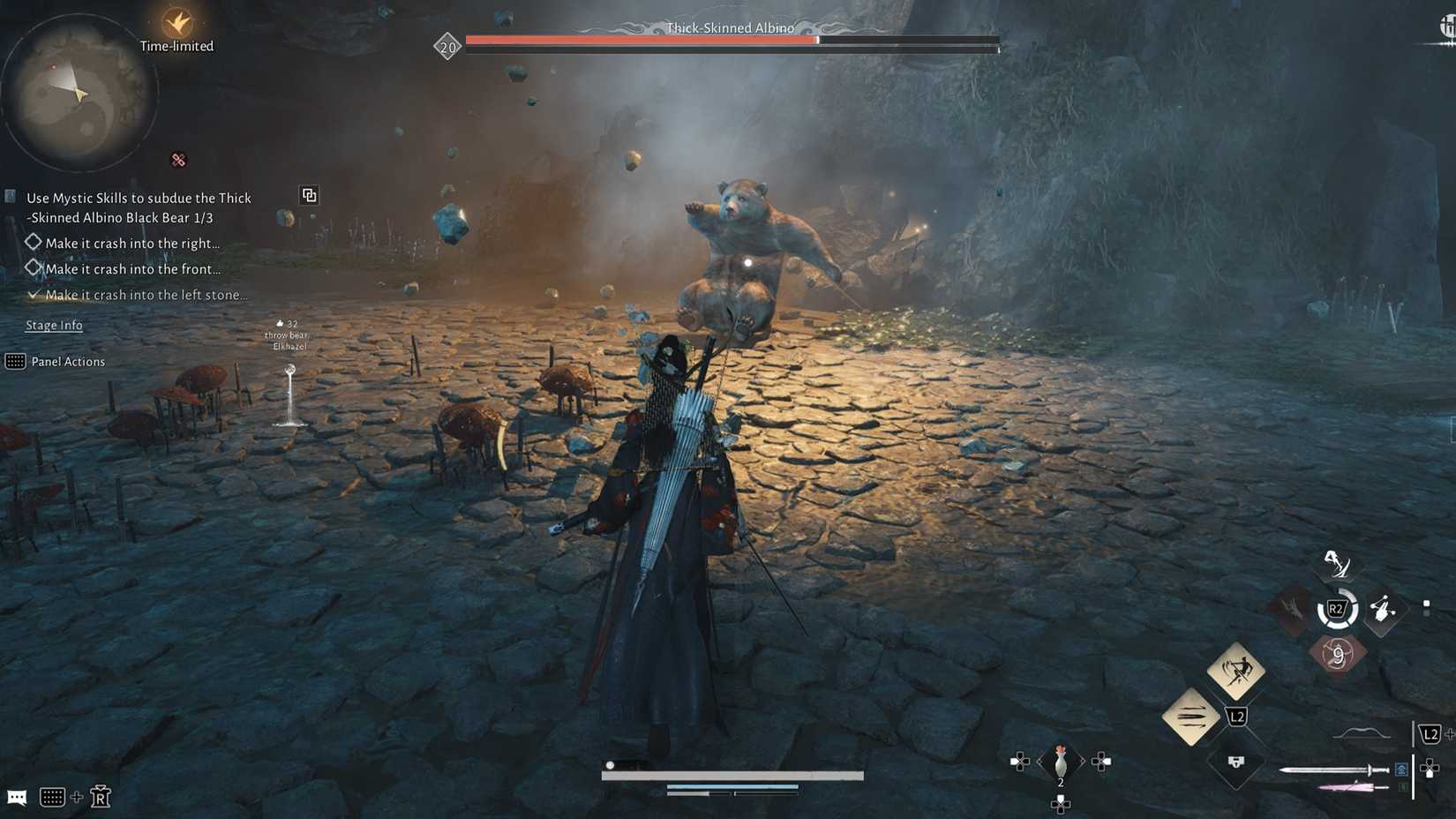Image resolution: width=1456 pixels, height=819 pixels.
Task: Switch to the pink umbrella weapon icon
Action: pyautogui.click(x=1346, y=786)
